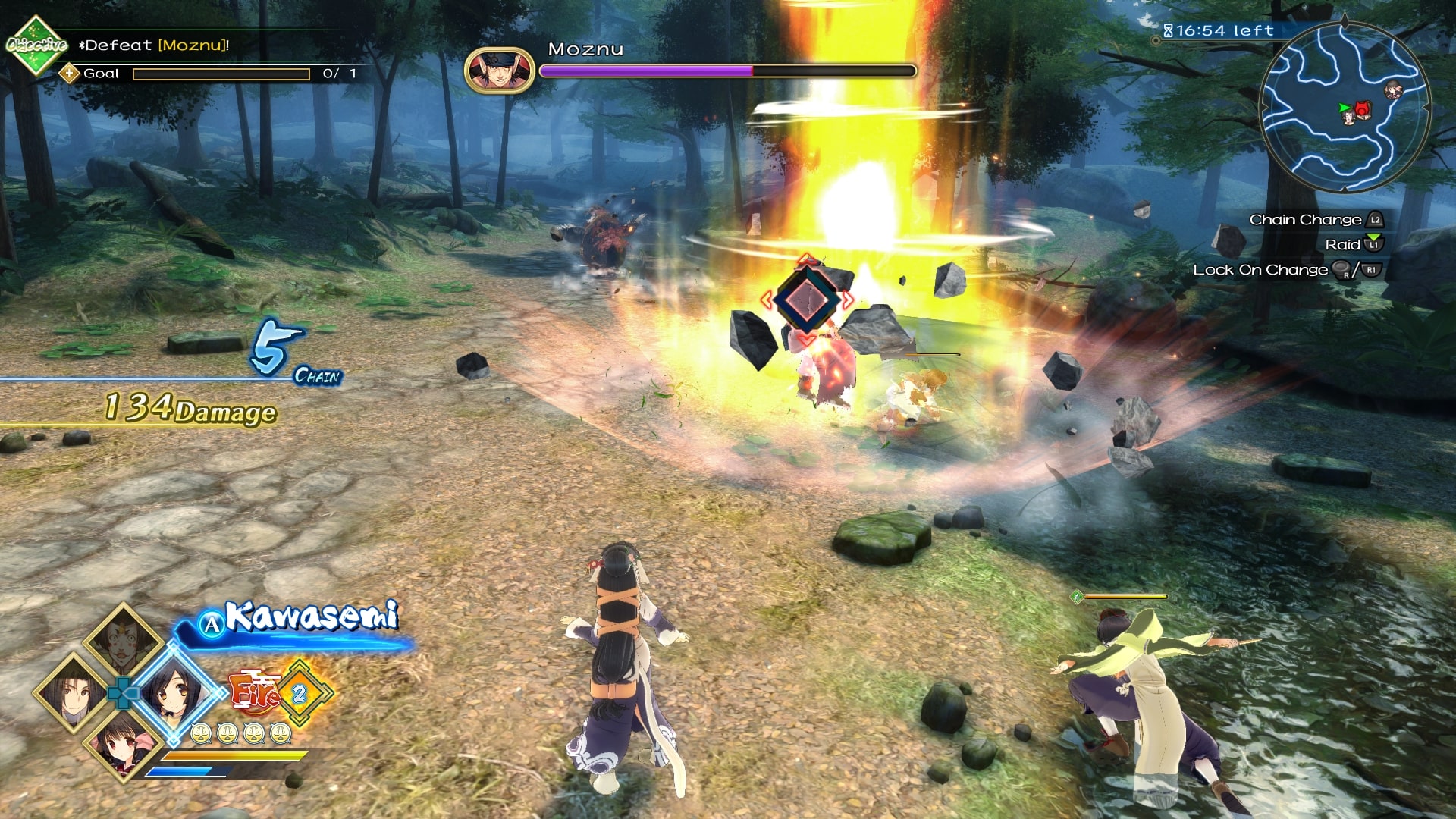This screenshot has width=1456, height=819.
Task: Open the circular minimap
Action: click(1343, 107)
